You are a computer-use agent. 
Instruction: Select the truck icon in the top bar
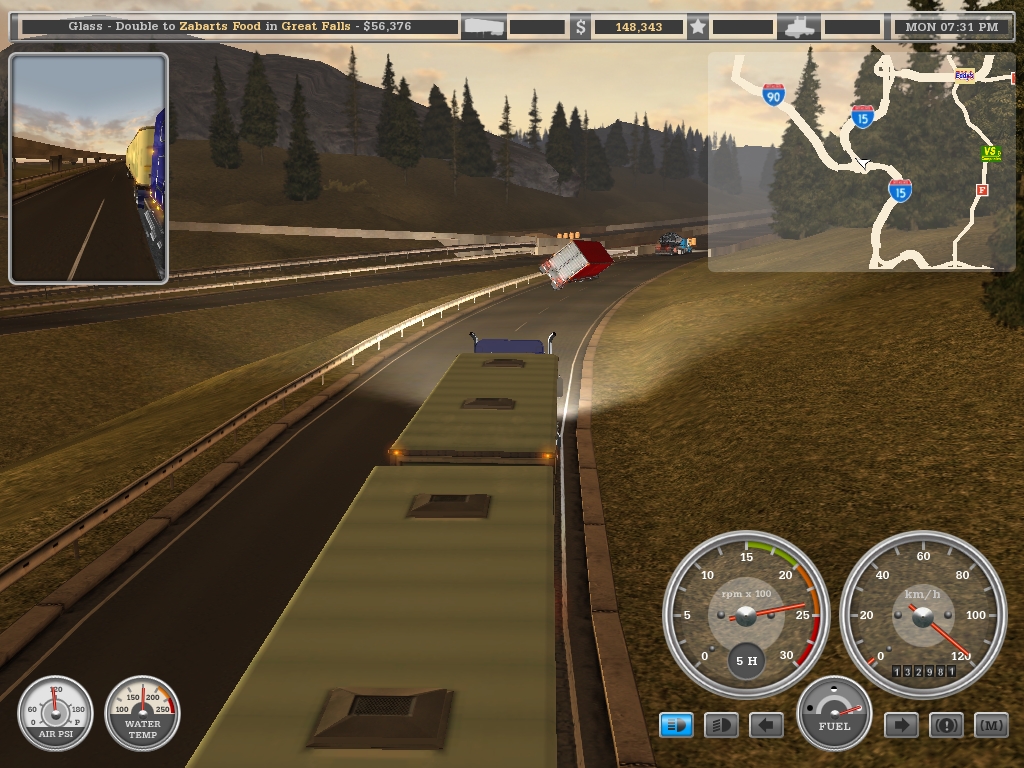click(x=803, y=27)
